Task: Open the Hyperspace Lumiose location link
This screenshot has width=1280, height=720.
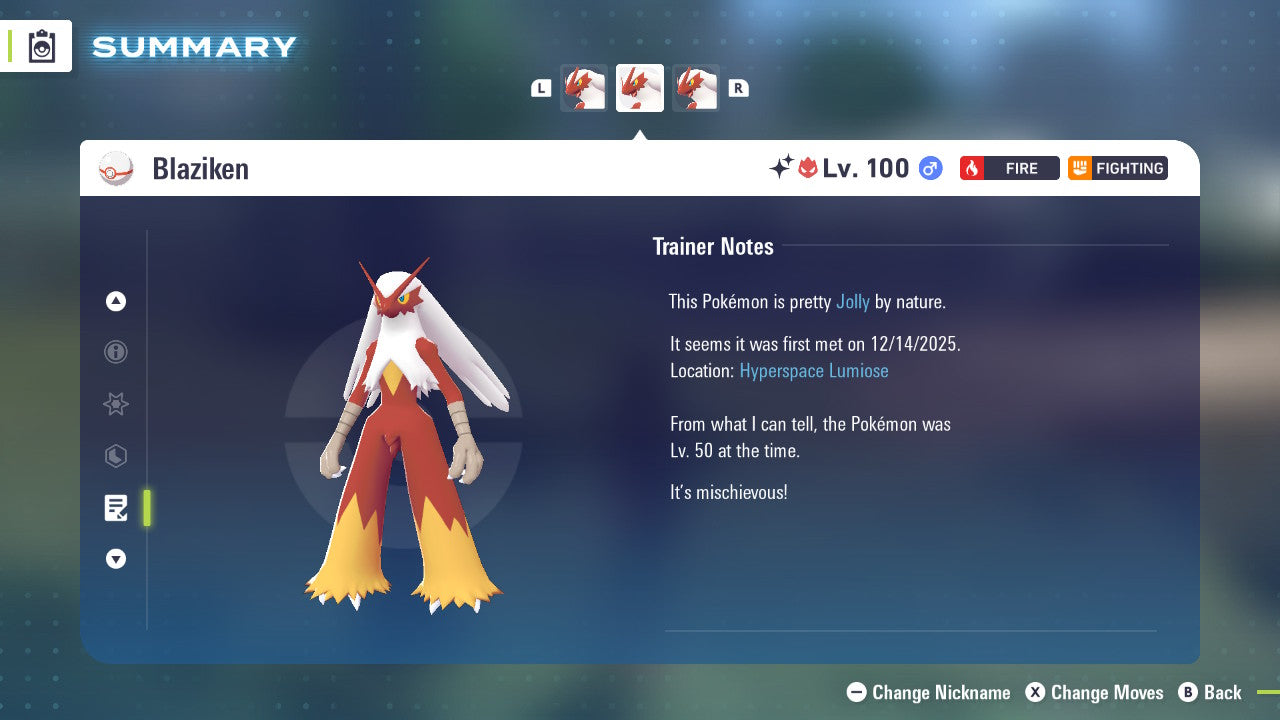Action: (x=814, y=370)
